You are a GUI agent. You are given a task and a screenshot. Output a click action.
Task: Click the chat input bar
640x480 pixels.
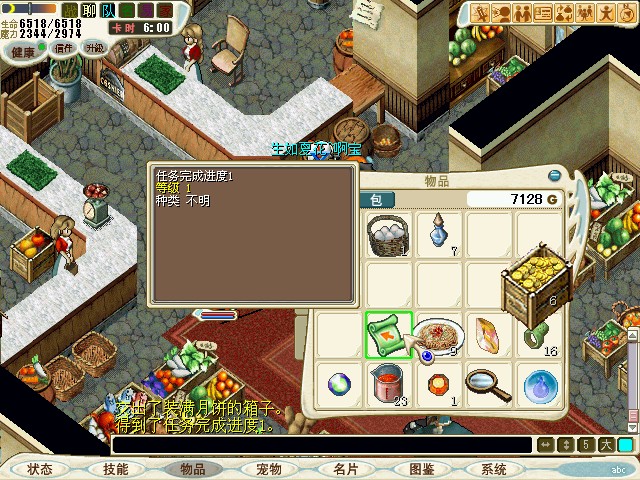point(320,445)
